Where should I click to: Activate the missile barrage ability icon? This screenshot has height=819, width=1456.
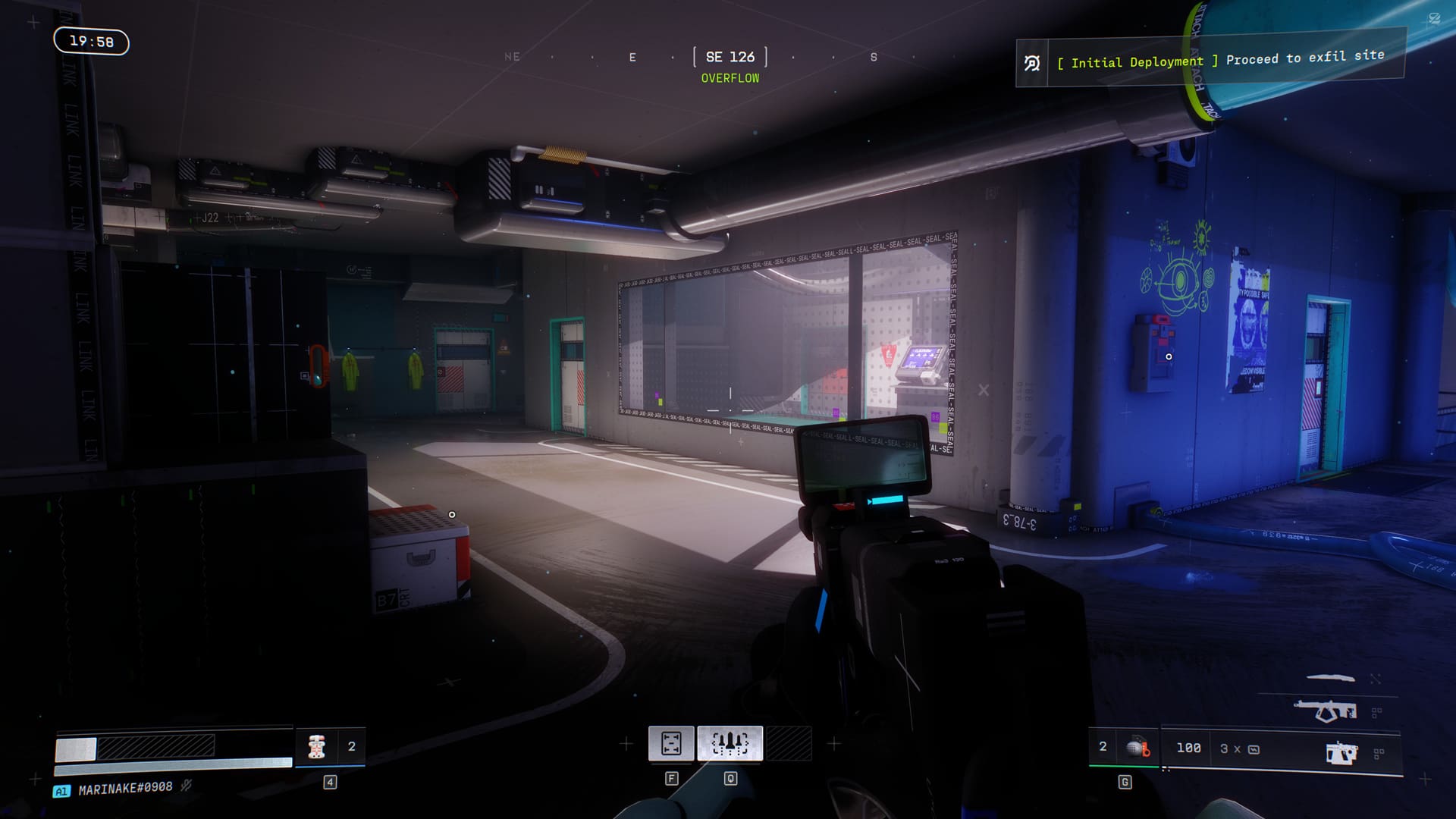pyautogui.click(x=730, y=743)
